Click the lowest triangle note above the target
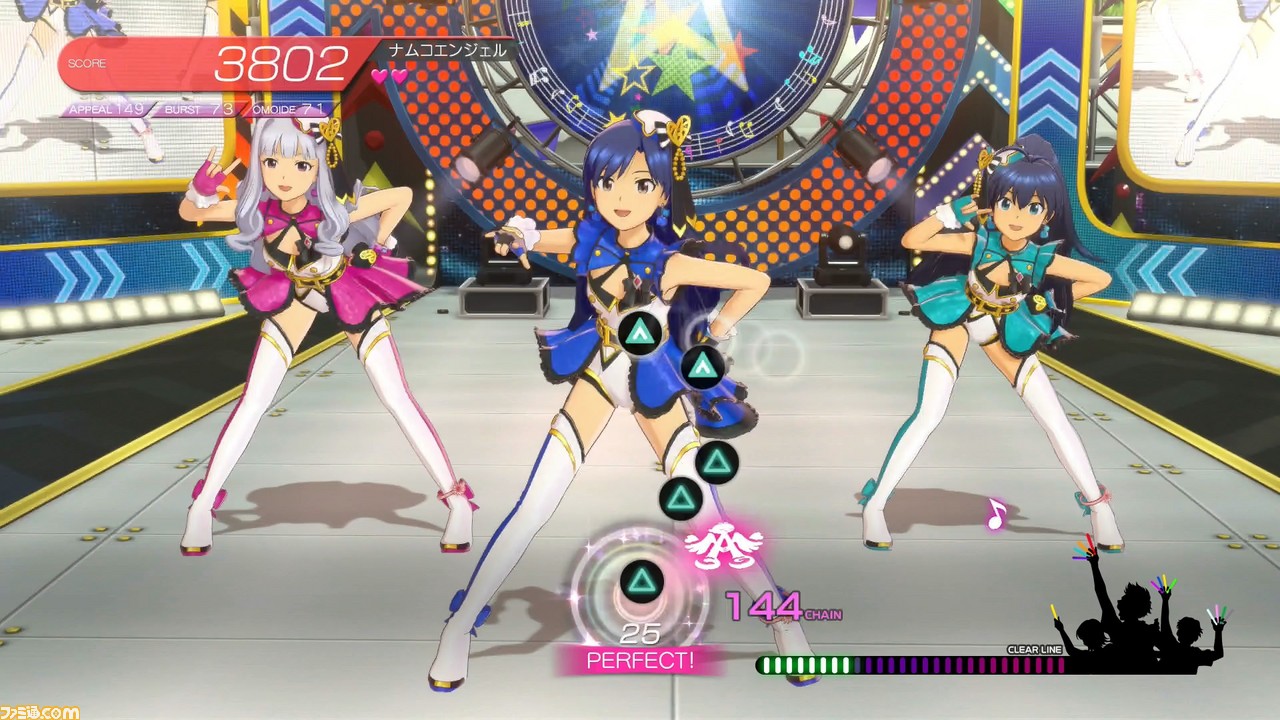The height and width of the screenshot is (720, 1280). click(680, 498)
